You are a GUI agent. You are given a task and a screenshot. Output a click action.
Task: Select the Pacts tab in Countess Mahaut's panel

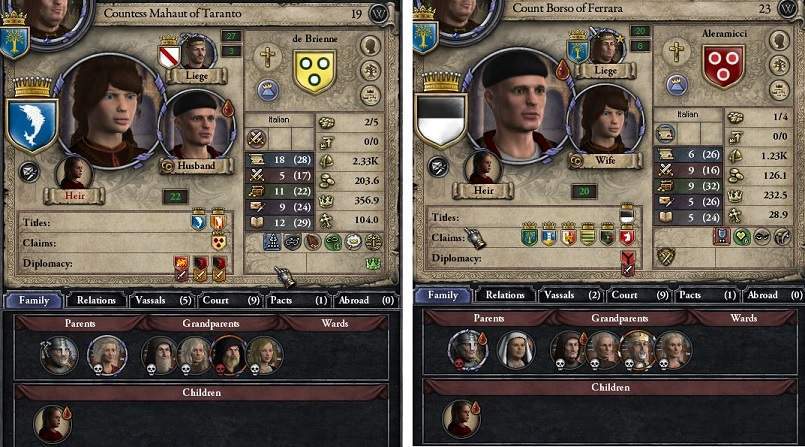coord(295,298)
